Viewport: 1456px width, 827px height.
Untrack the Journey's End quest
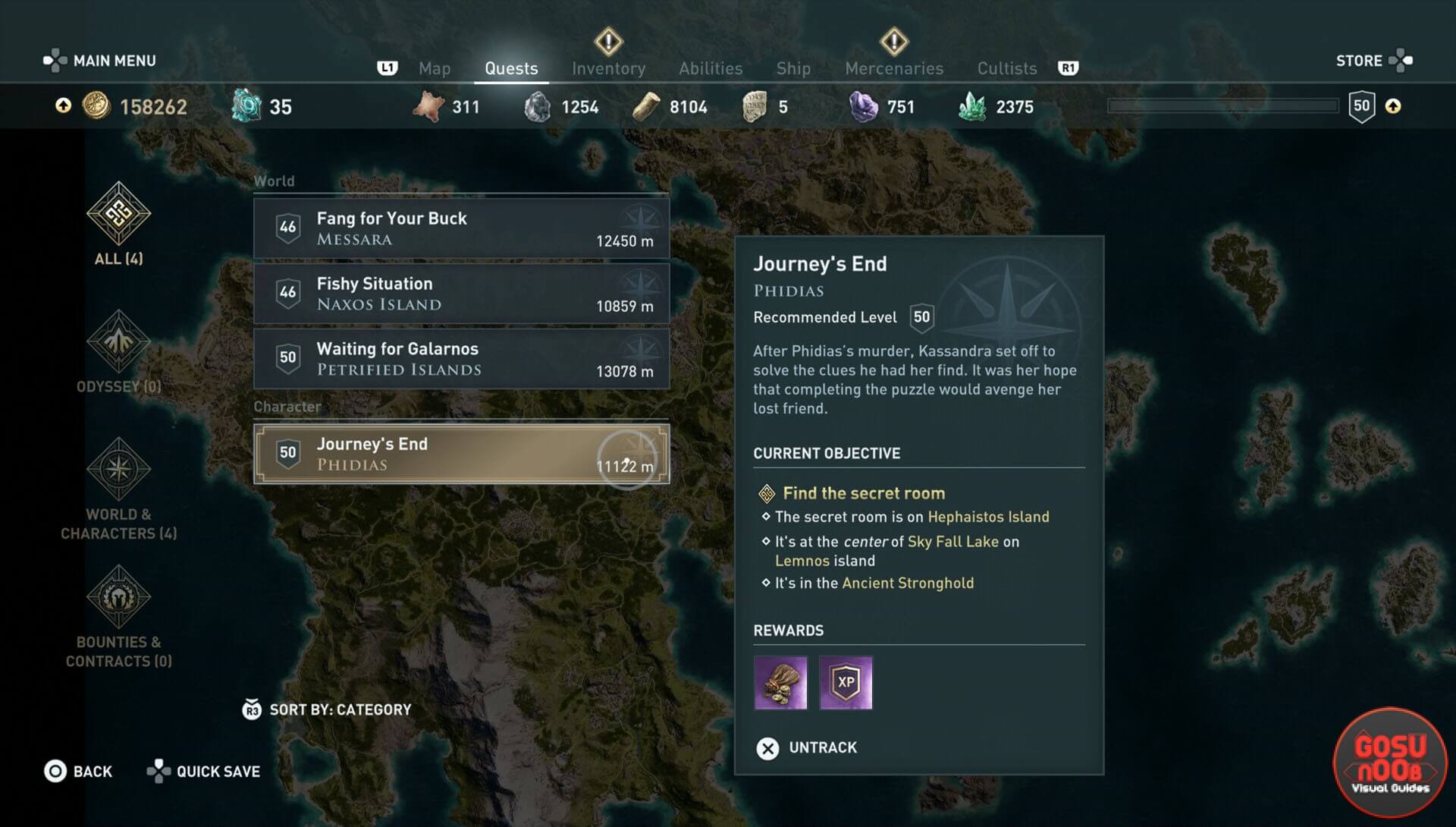[807, 748]
